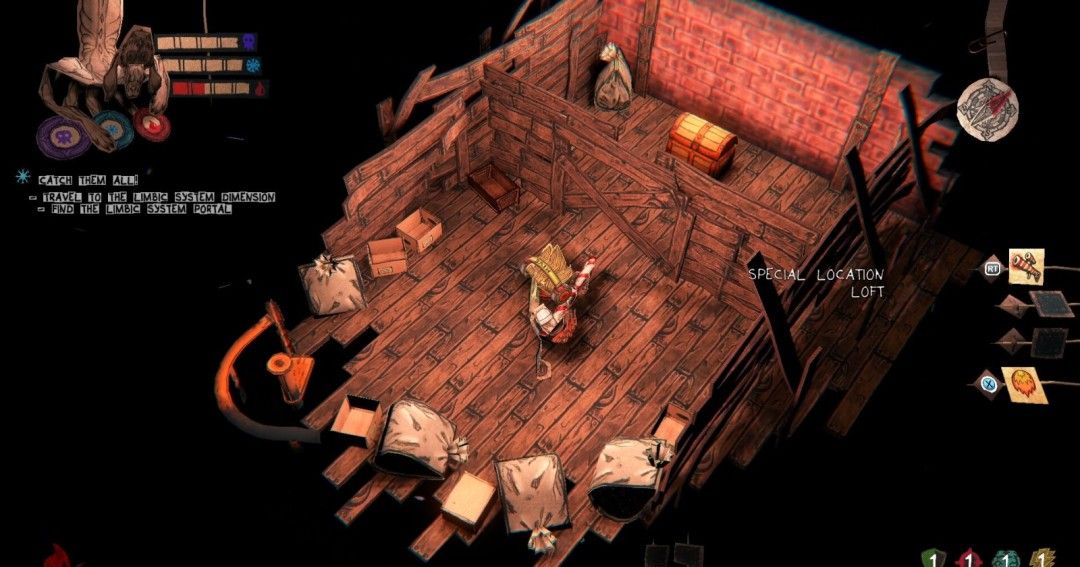This screenshot has width=1080, height=567.
Task: Click the blue snowflake token
Action: 111,129
